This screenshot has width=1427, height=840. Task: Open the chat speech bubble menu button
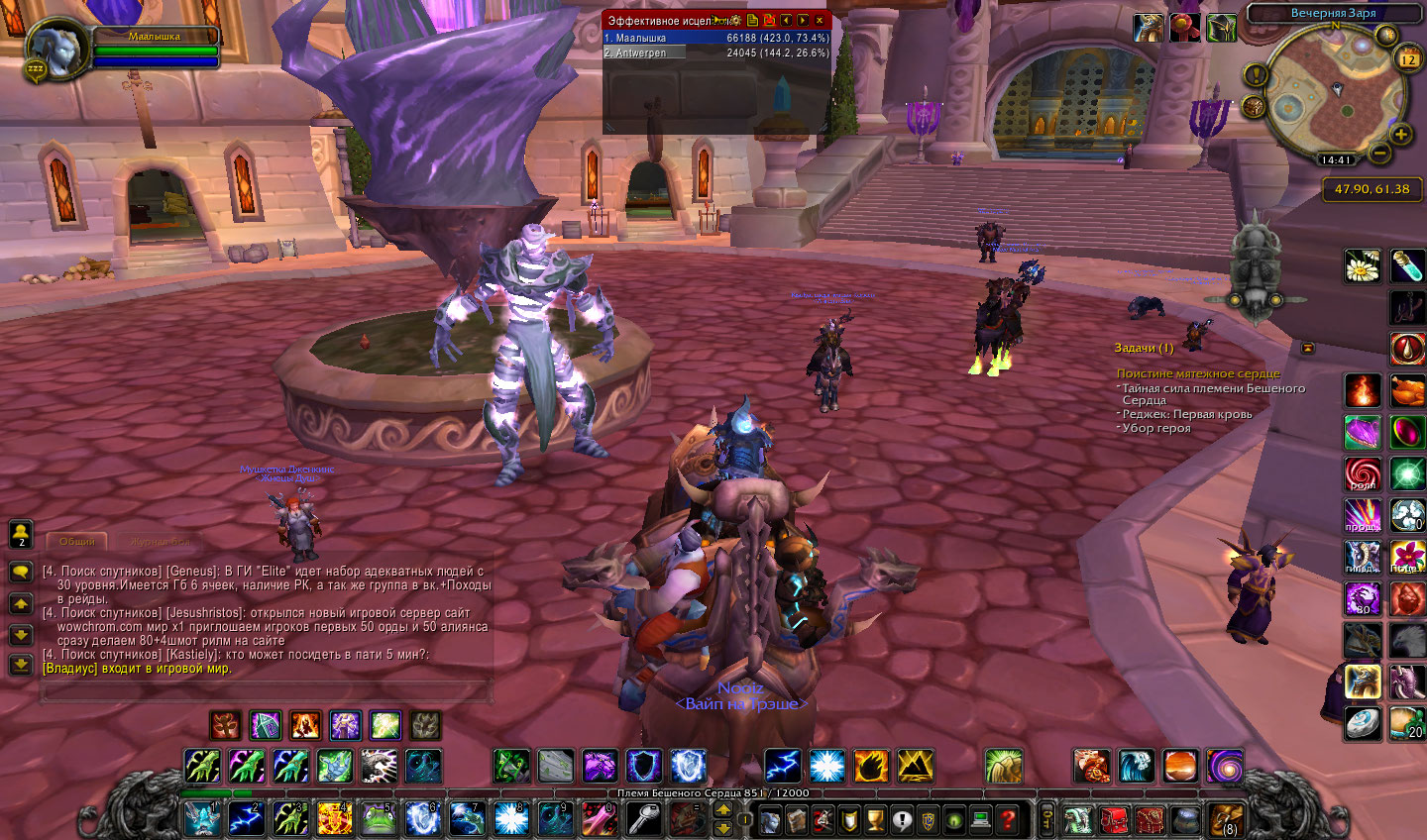(21, 573)
